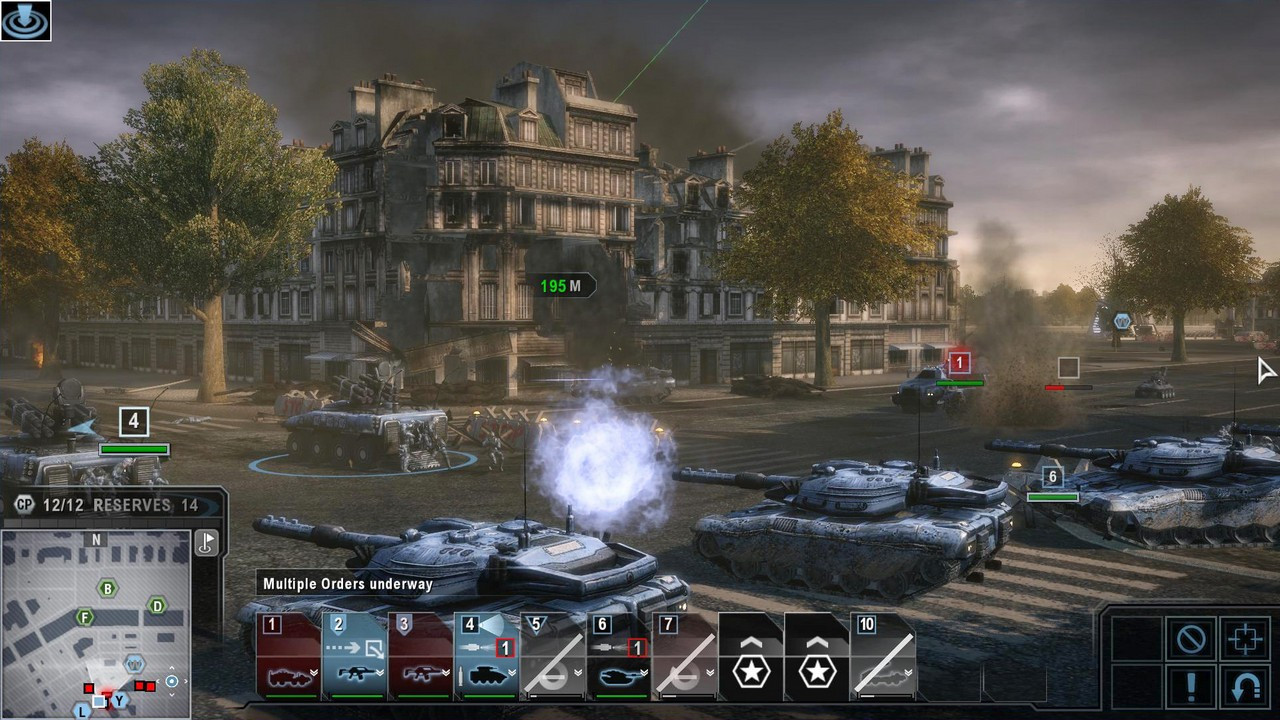The image size is (1280, 720).
Task: Click the sonar icon in top corner
Action: pyautogui.click(x=25, y=20)
